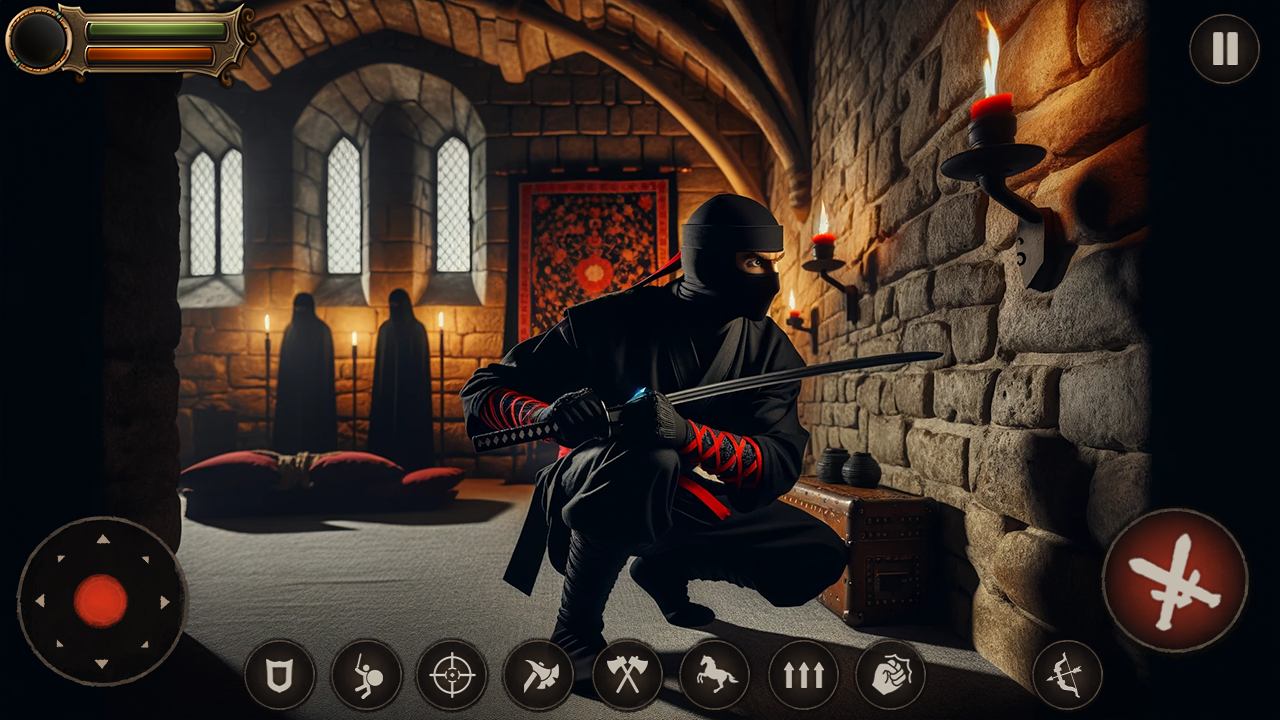The width and height of the screenshot is (1280, 720).
Task: Activate the grappling hook swing ability
Action: click(x=365, y=675)
